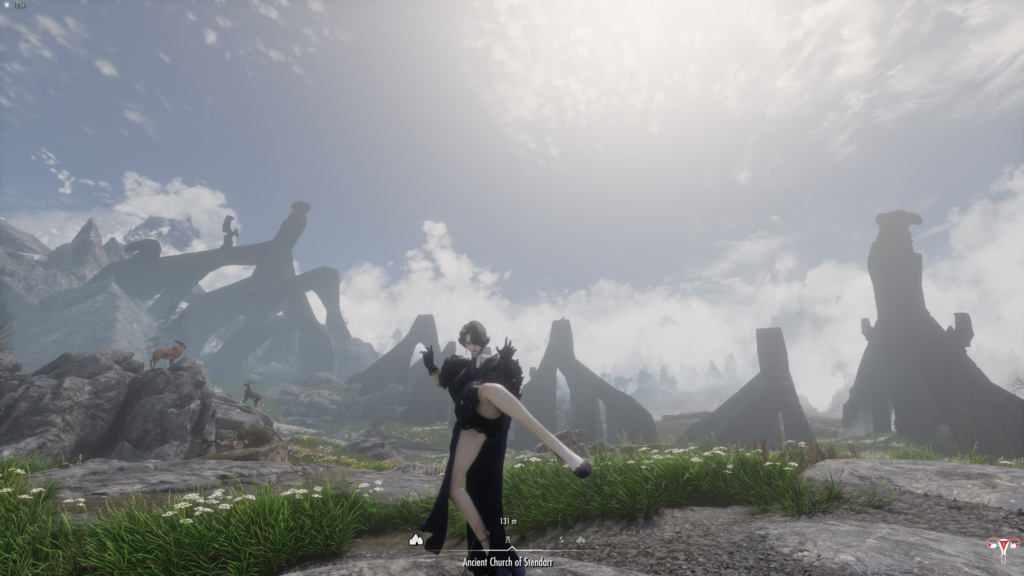Select the faded camp marker beside the S

pos(580,540)
